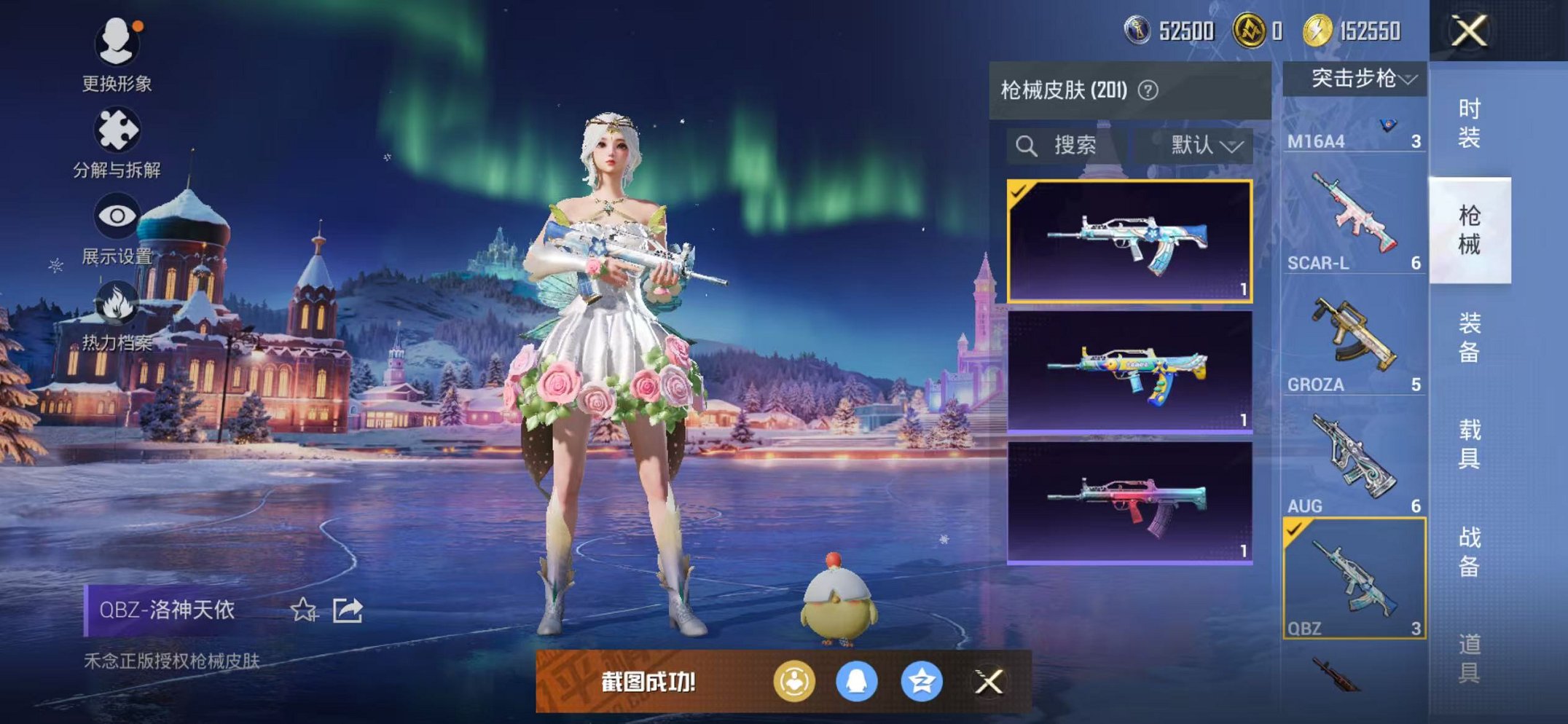Tap the 152550 gold coin balance
The height and width of the screenshot is (724, 1568).
click(1351, 31)
